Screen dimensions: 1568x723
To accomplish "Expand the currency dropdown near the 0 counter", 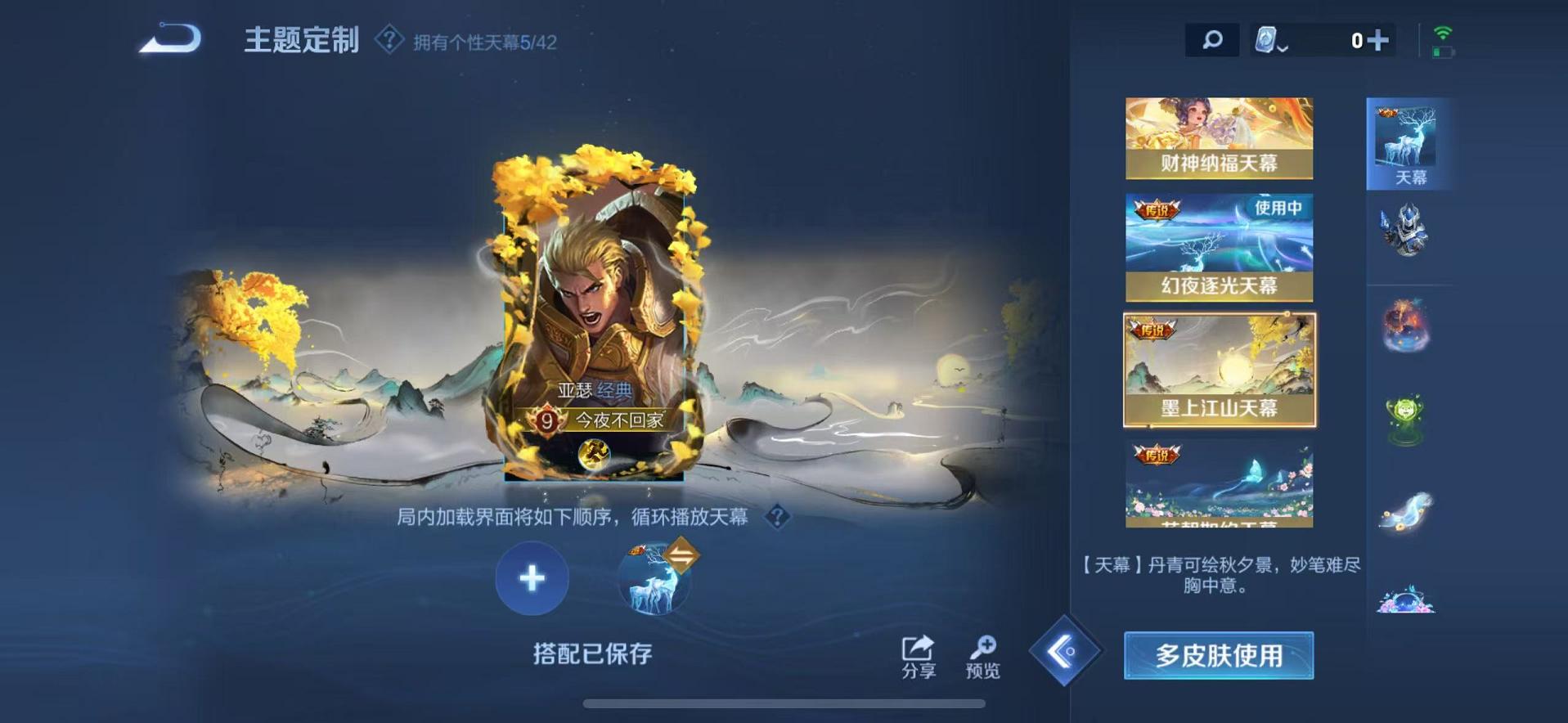I will pos(1274,38).
